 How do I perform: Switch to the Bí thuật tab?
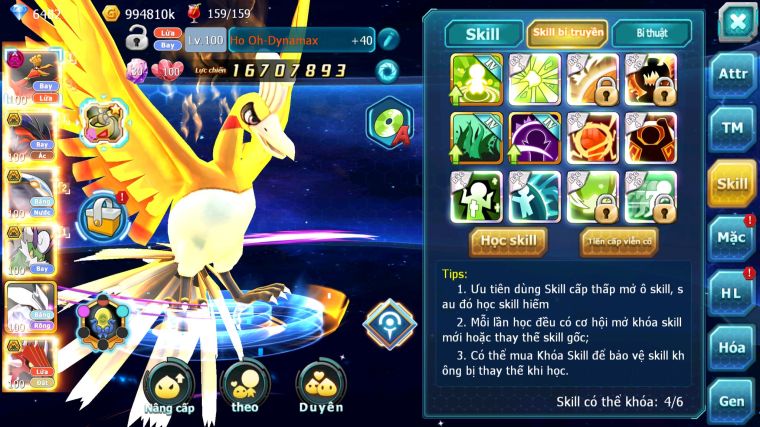pos(649,34)
